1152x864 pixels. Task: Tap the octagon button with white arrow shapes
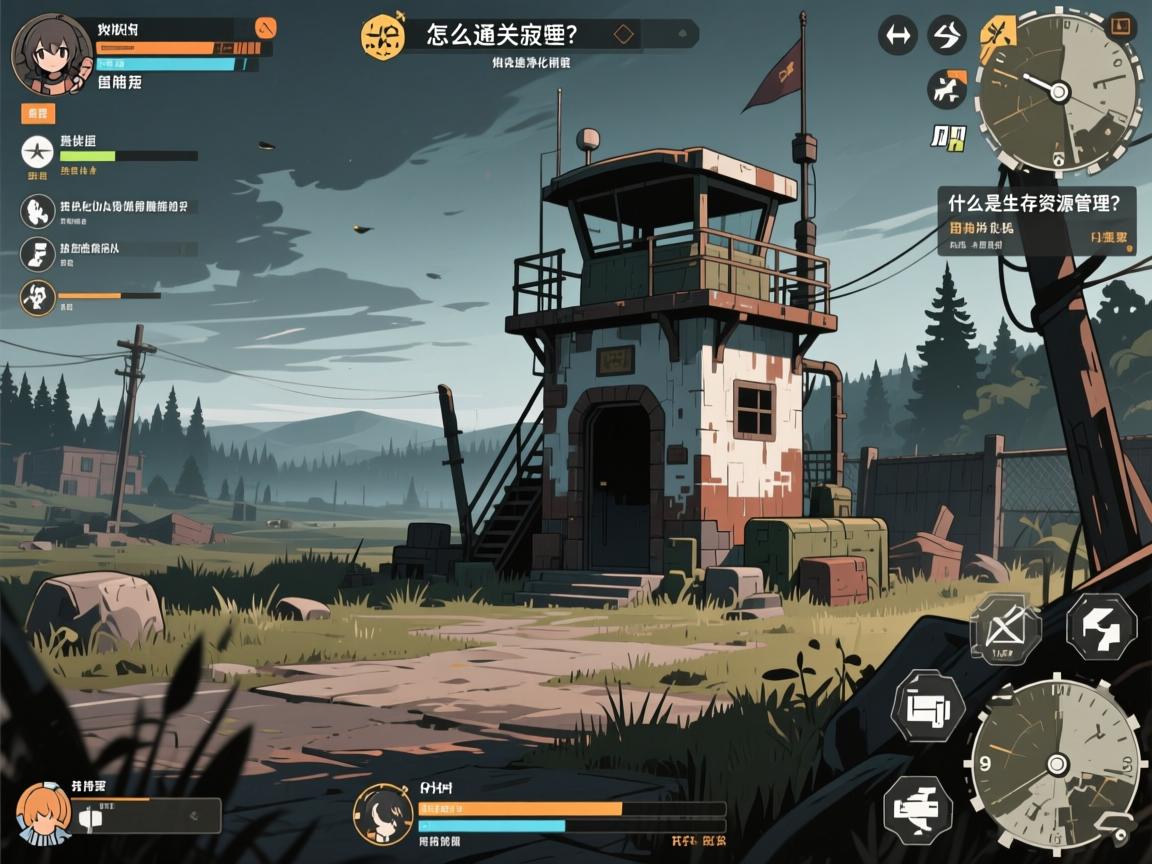click(x=1101, y=627)
